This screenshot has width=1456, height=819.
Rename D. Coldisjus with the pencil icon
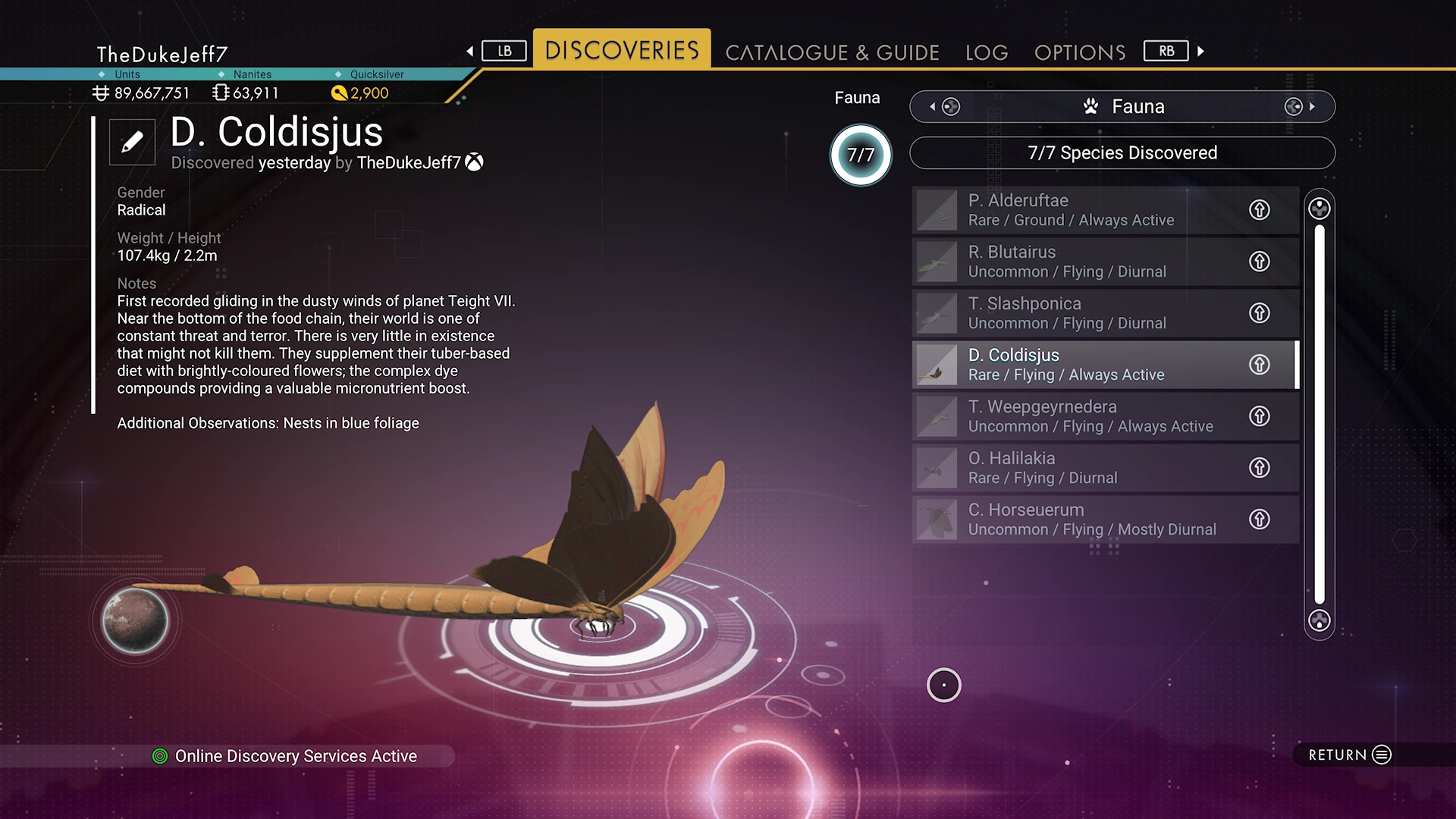coord(132,142)
